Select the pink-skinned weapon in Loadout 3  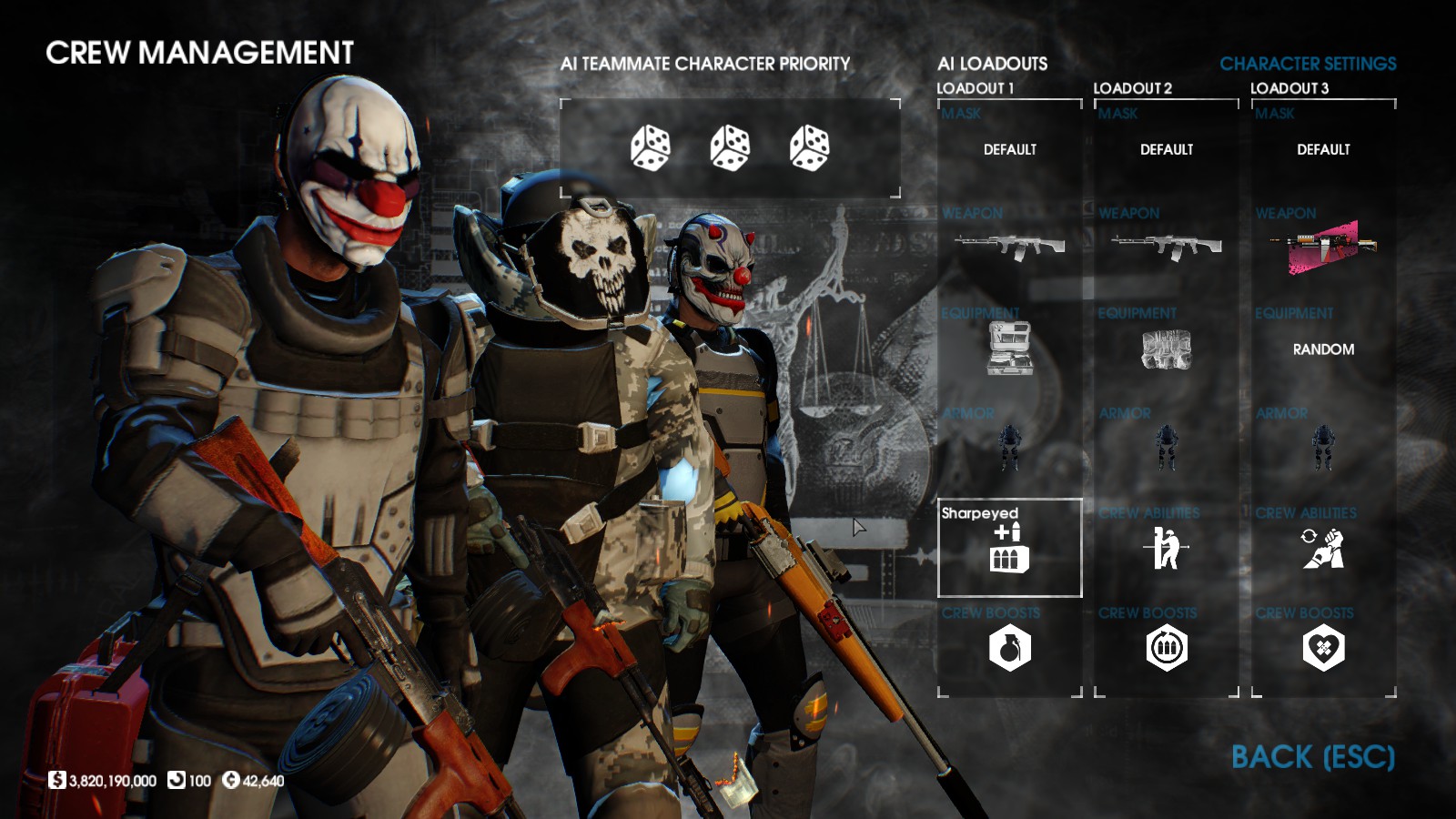[1323, 248]
